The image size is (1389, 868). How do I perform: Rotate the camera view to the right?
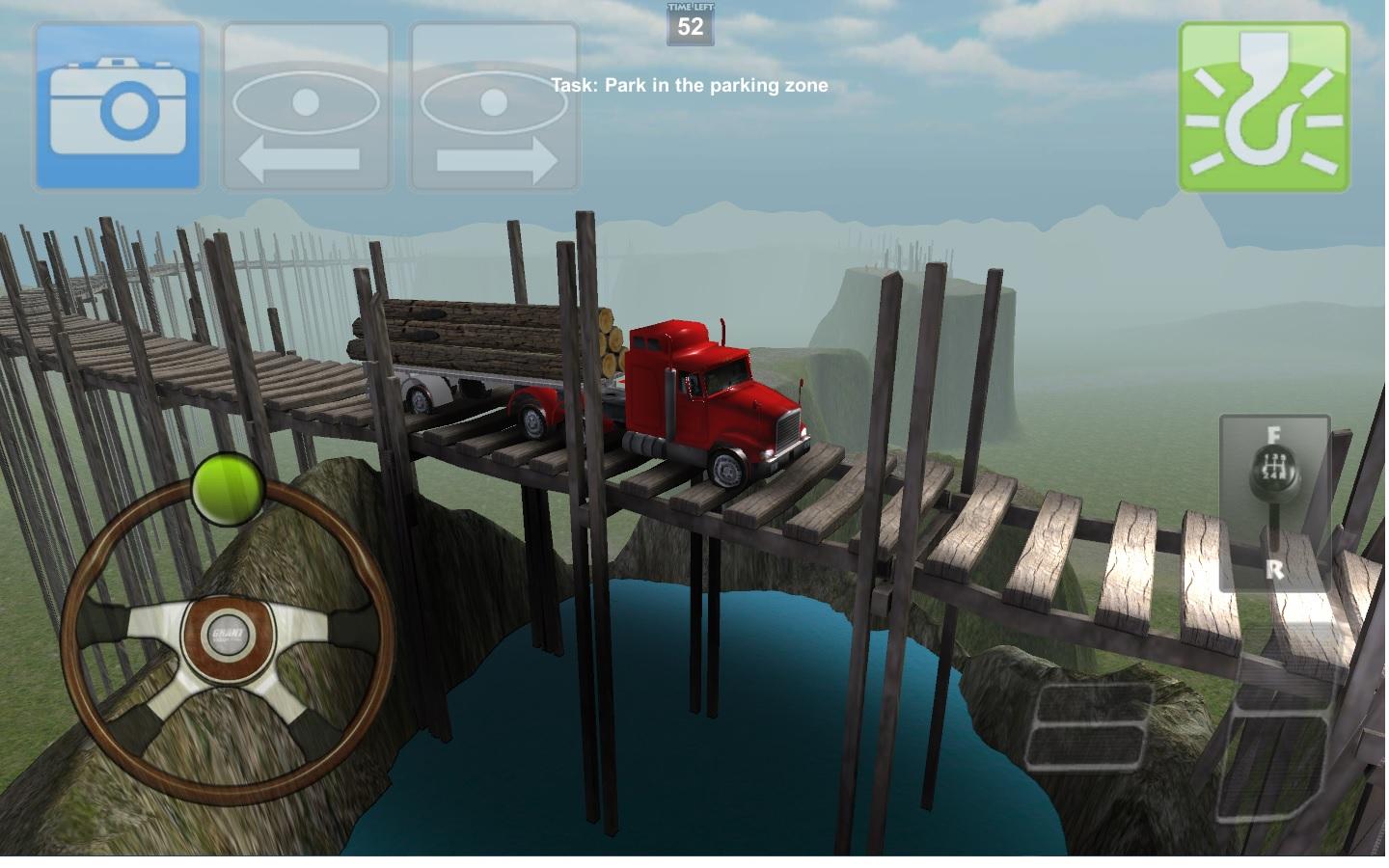tap(494, 106)
